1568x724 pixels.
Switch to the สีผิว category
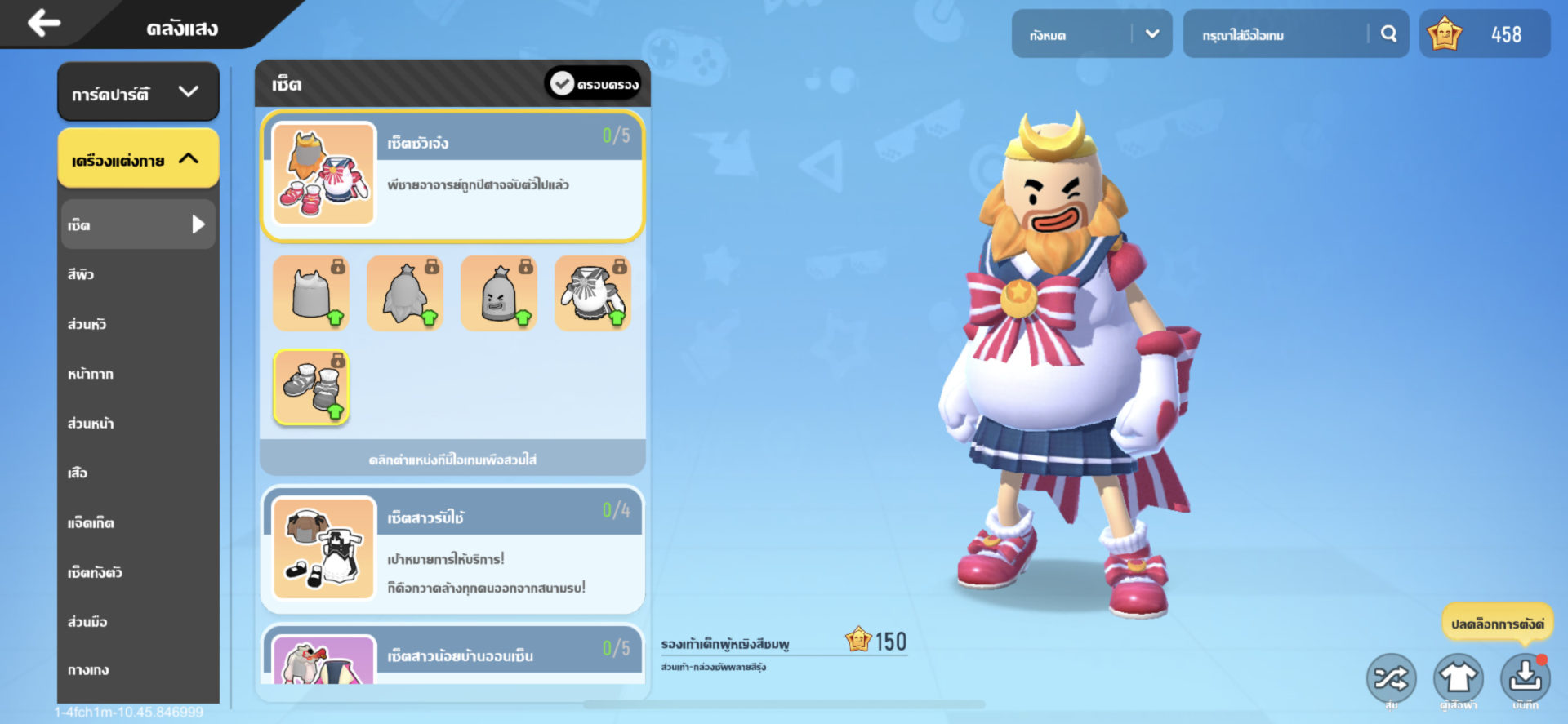tap(82, 274)
